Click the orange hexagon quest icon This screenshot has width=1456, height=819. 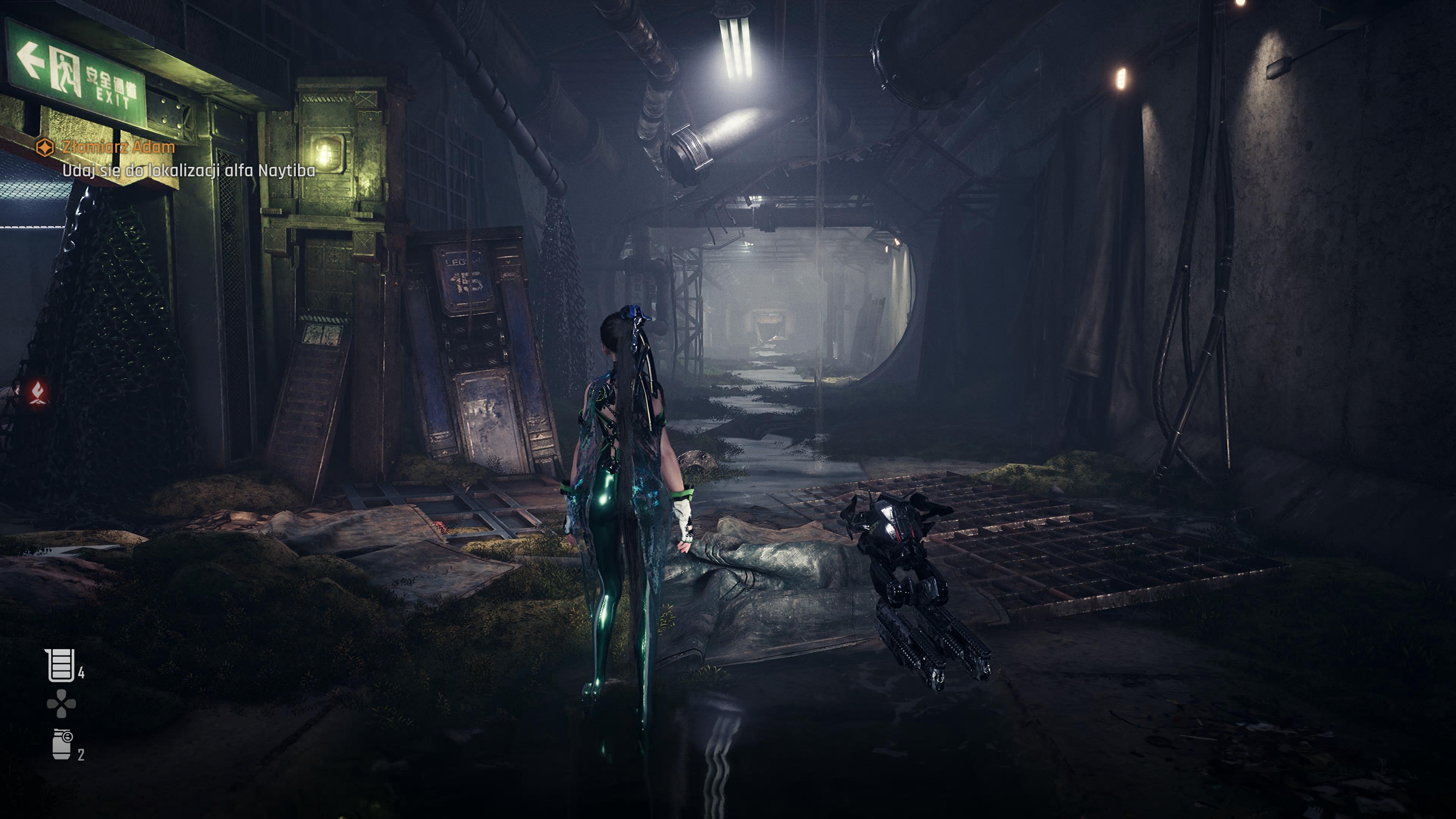pyautogui.click(x=45, y=147)
